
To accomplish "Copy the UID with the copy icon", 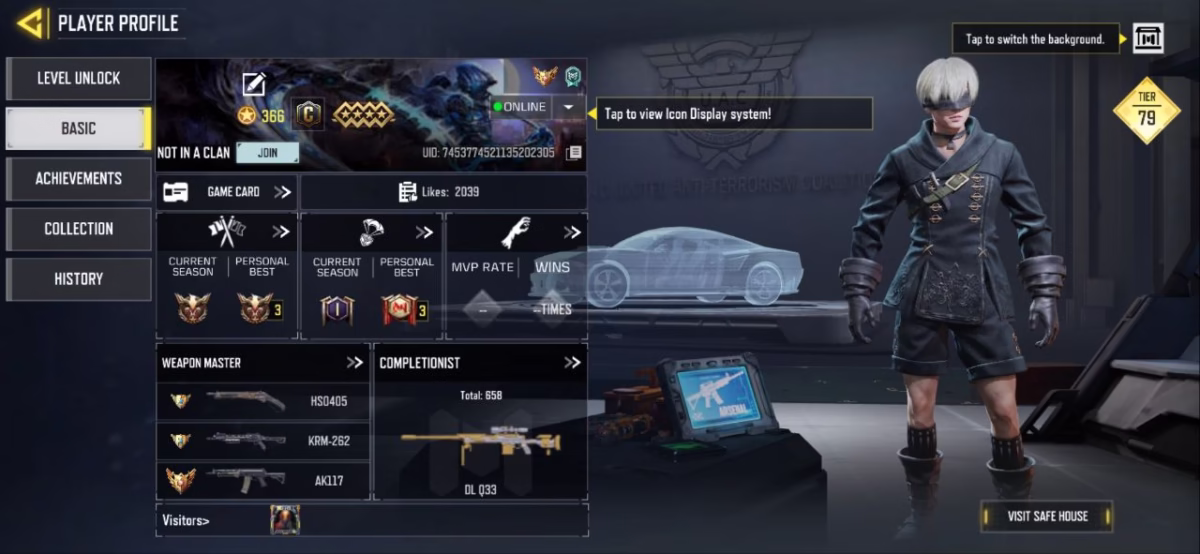I will pyautogui.click(x=573, y=153).
